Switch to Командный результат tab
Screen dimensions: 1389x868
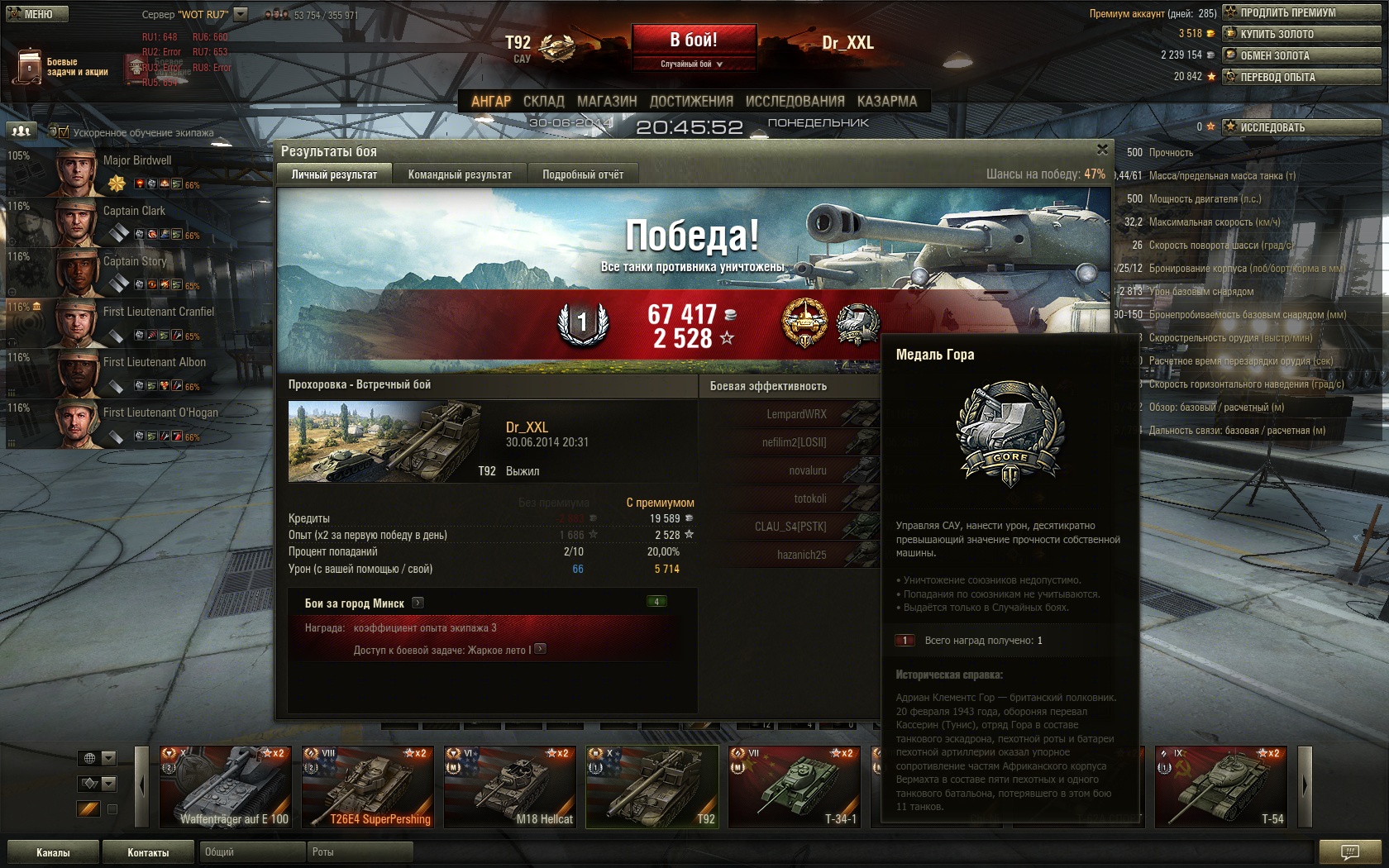460,174
